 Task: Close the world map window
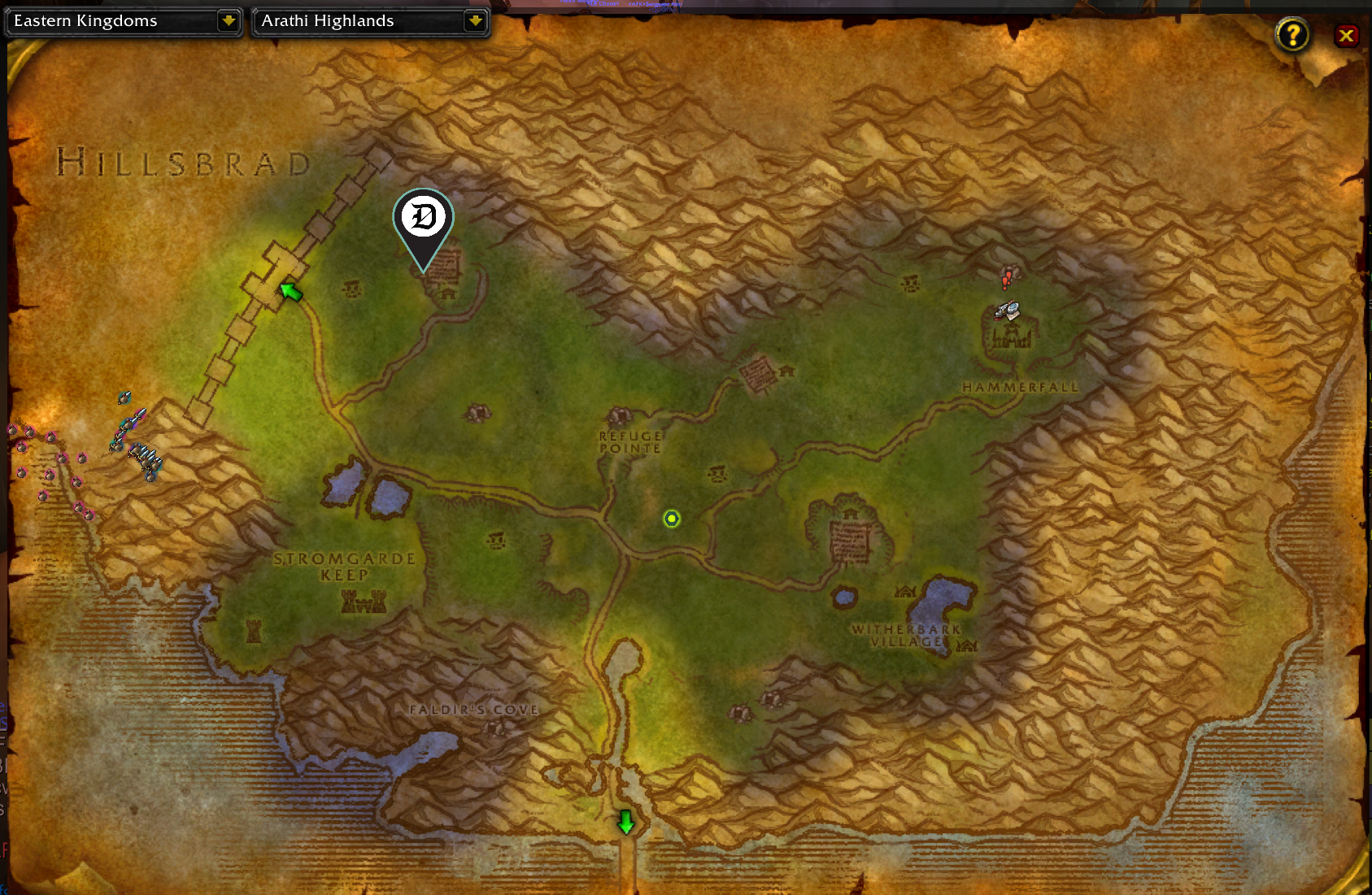pos(1347,36)
